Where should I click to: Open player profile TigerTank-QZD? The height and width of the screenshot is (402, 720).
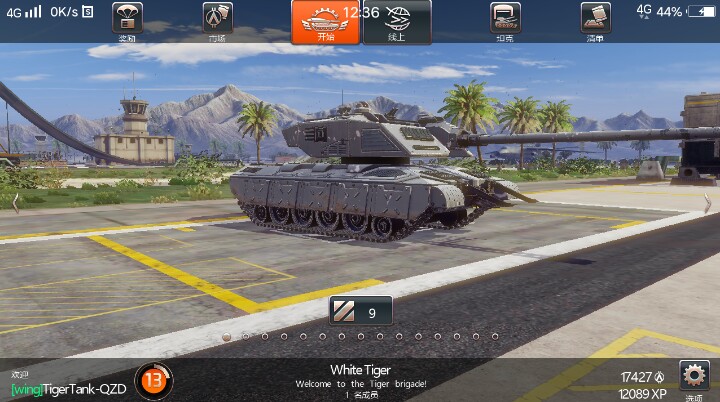click(x=69, y=388)
